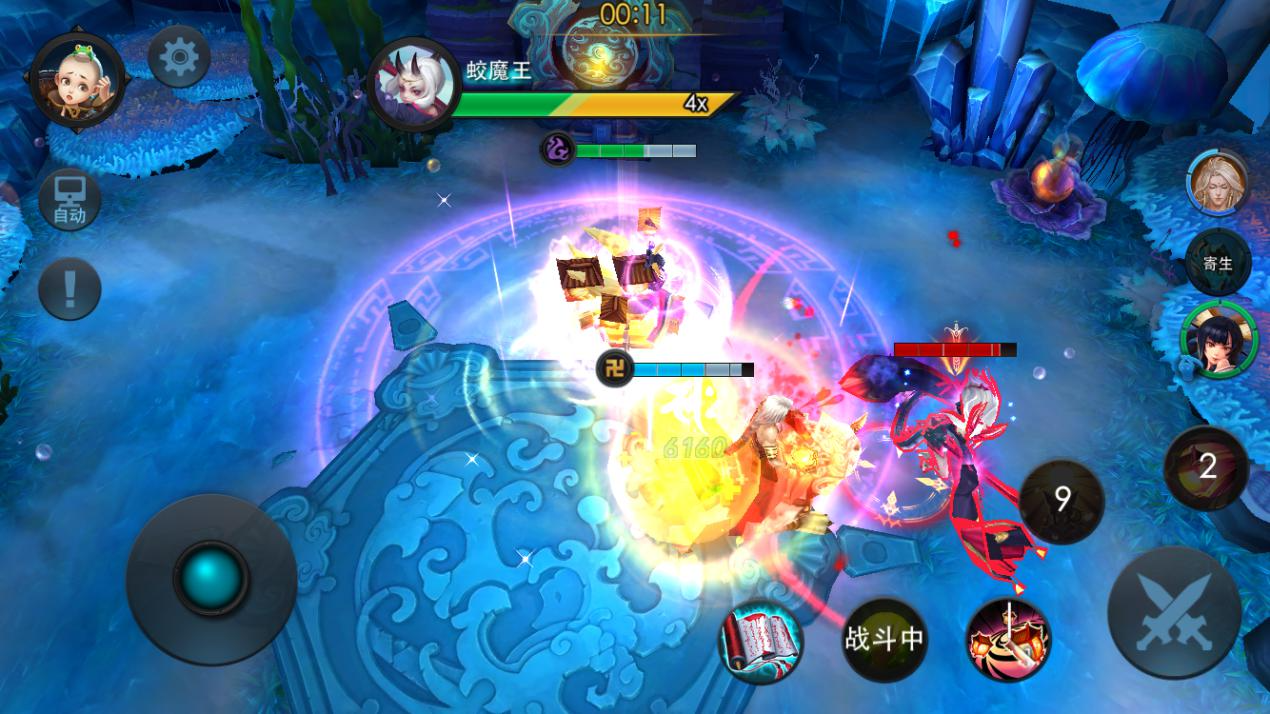Tap the child player avatar portrait
Screen dimensions: 1270x714
pyautogui.click(x=77, y=79)
